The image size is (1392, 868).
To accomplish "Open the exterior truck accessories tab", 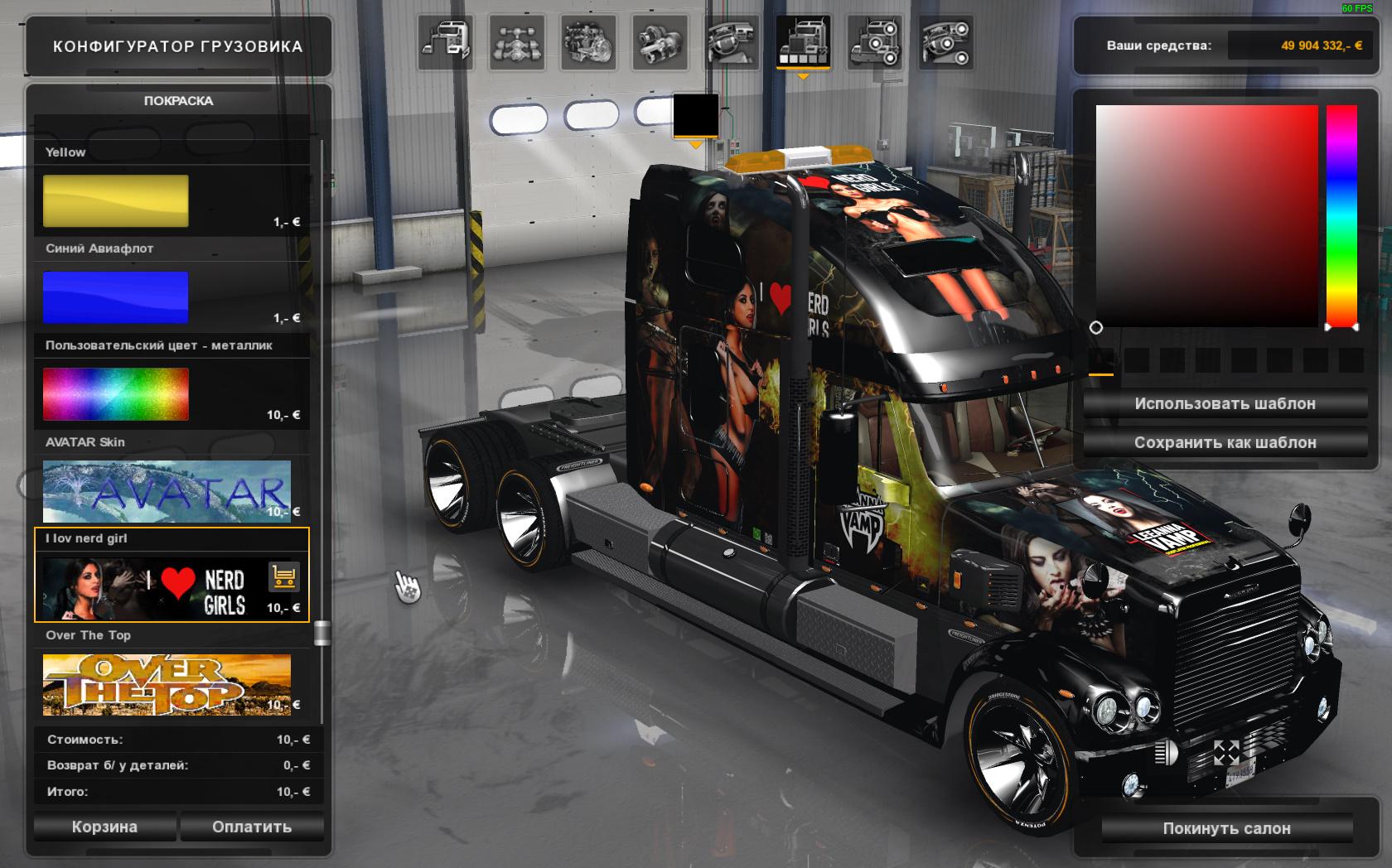I will (x=874, y=41).
